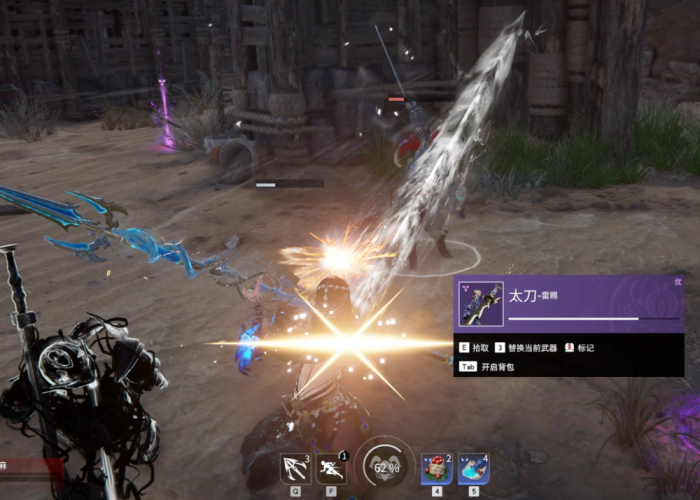Click the ram-head ultimate charge gauge
This screenshot has width=700, height=500.
click(385, 465)
